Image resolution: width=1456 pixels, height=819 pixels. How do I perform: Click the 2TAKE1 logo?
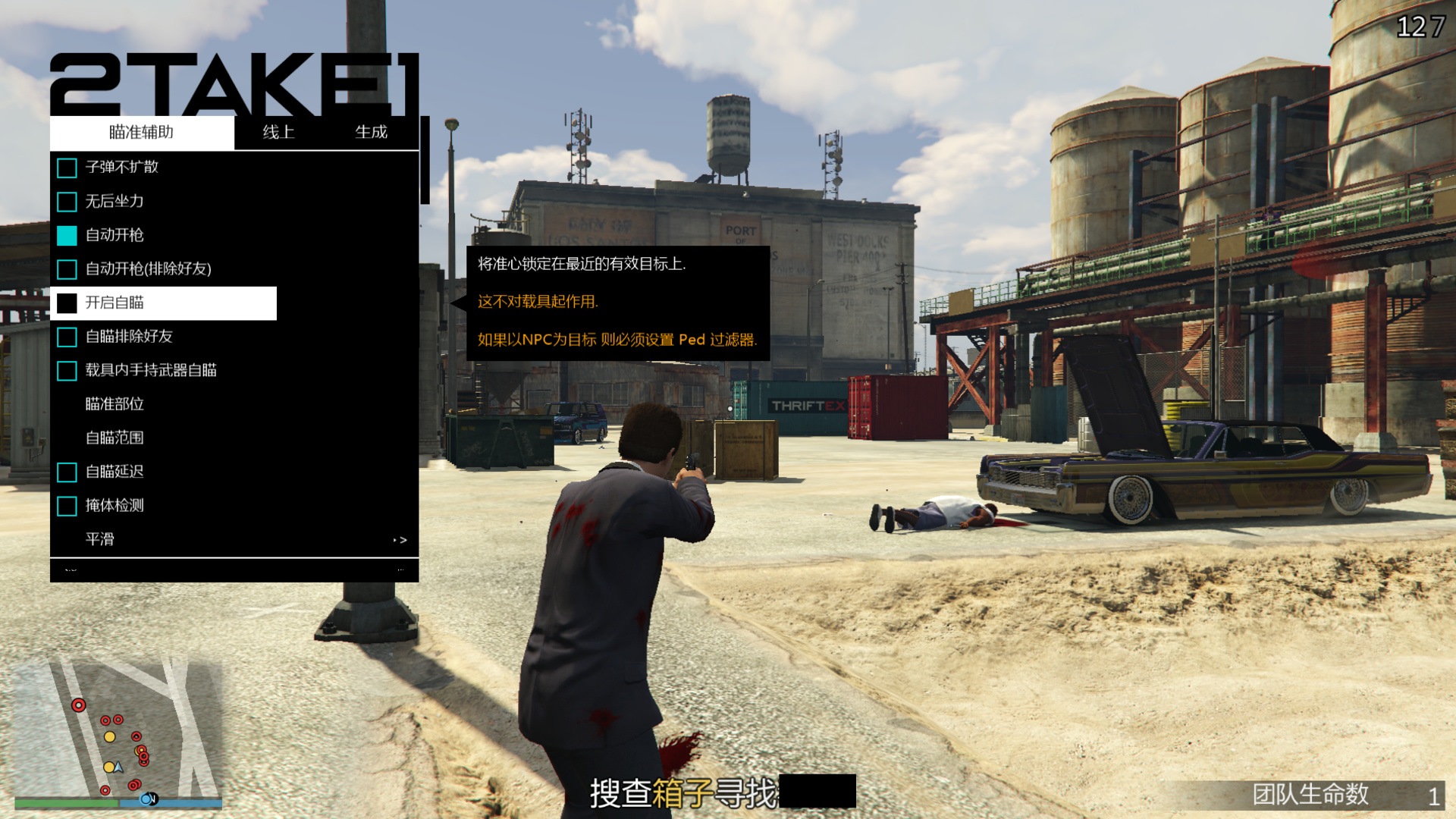tap(235, 80)
